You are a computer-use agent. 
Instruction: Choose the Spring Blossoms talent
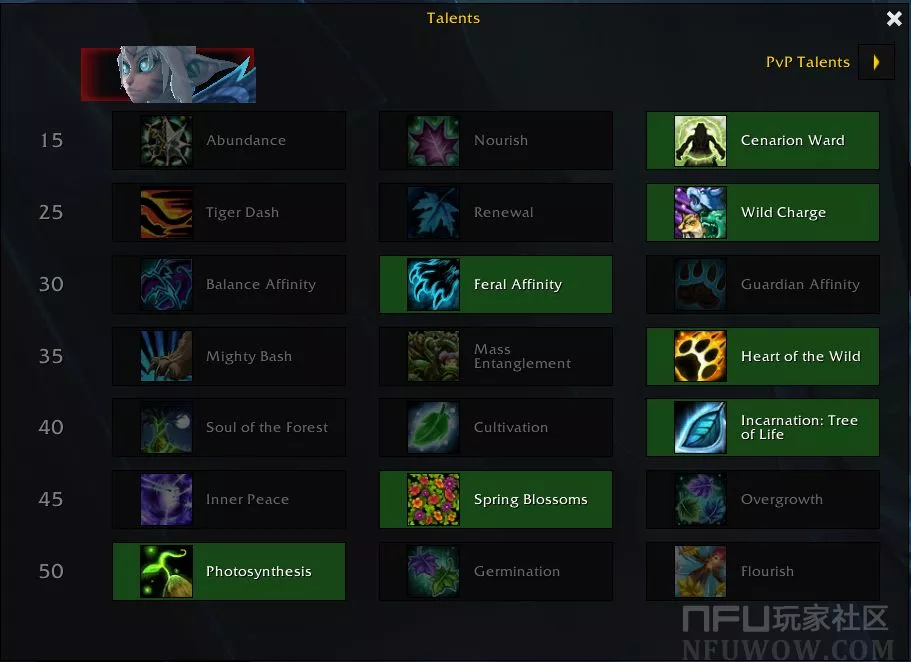click(496, 499)
